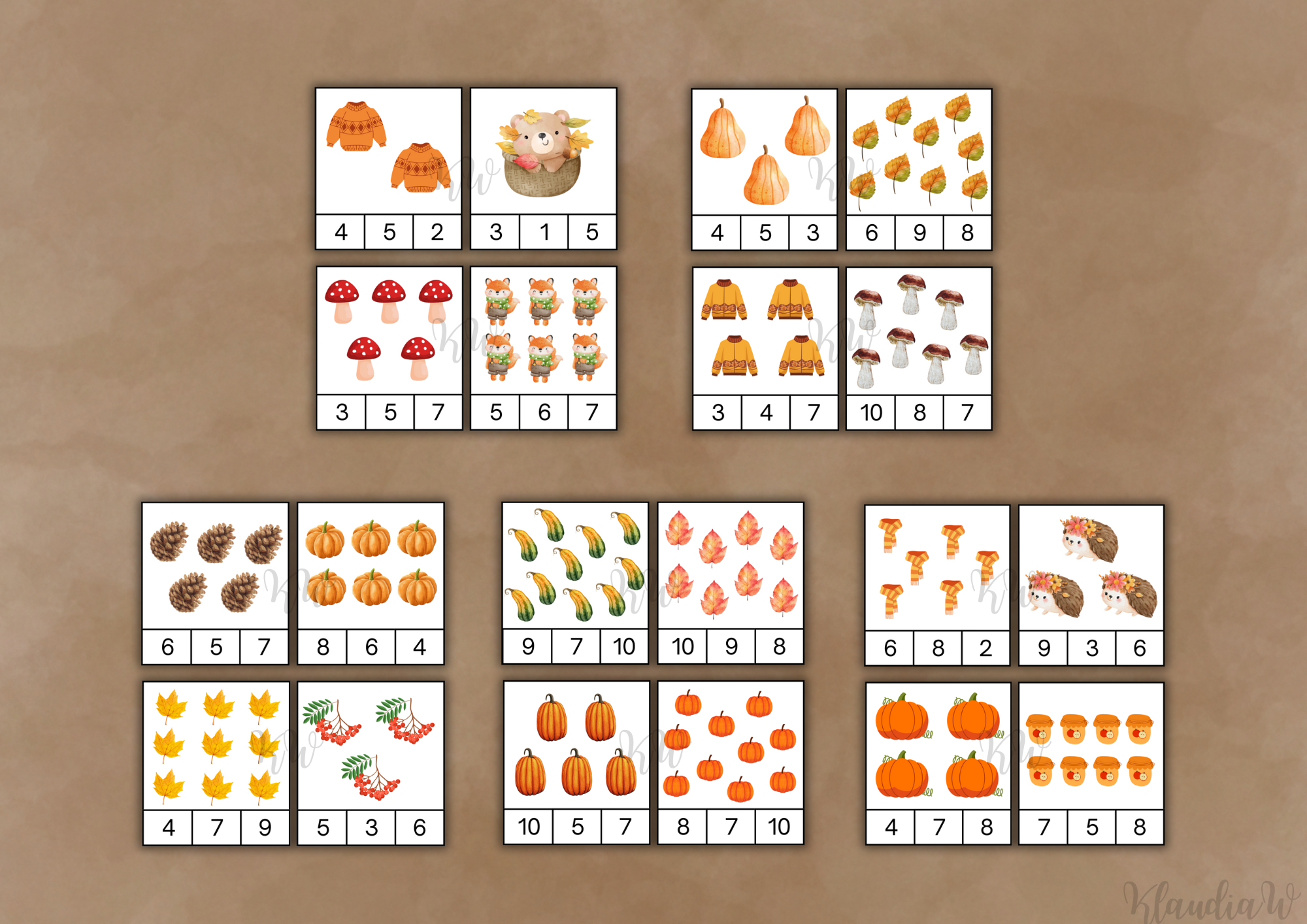Select number 8 on the jam jars card
The width and height of the screenshot is (1307, 924).
point(1140,827)
